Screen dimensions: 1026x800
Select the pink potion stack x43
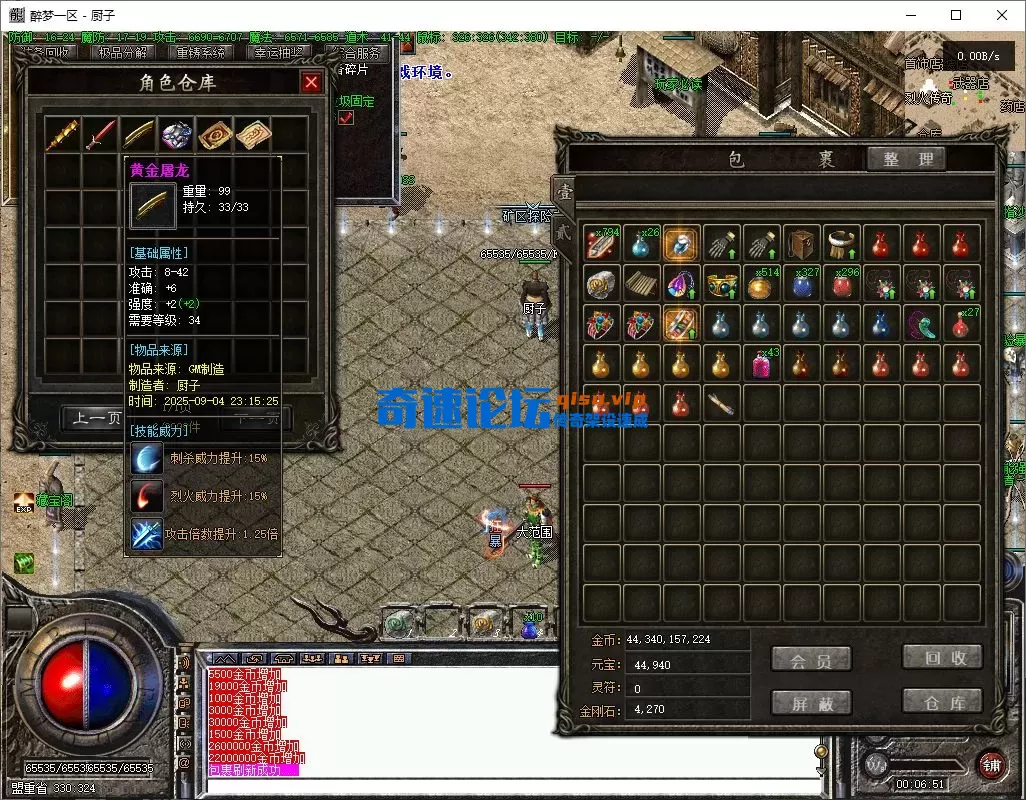(x=761, y=364)
